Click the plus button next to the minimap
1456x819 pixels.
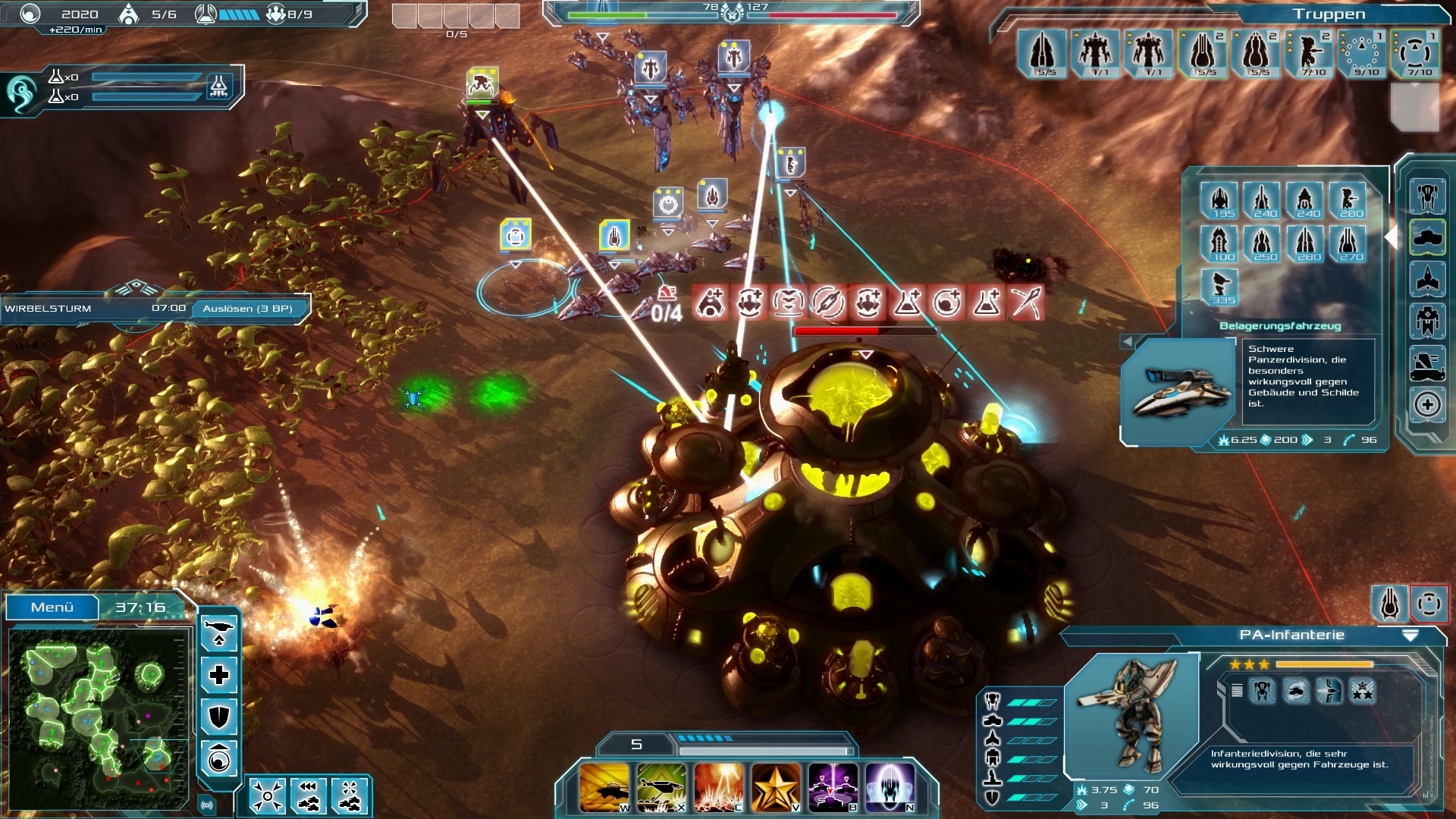point(218,676)
